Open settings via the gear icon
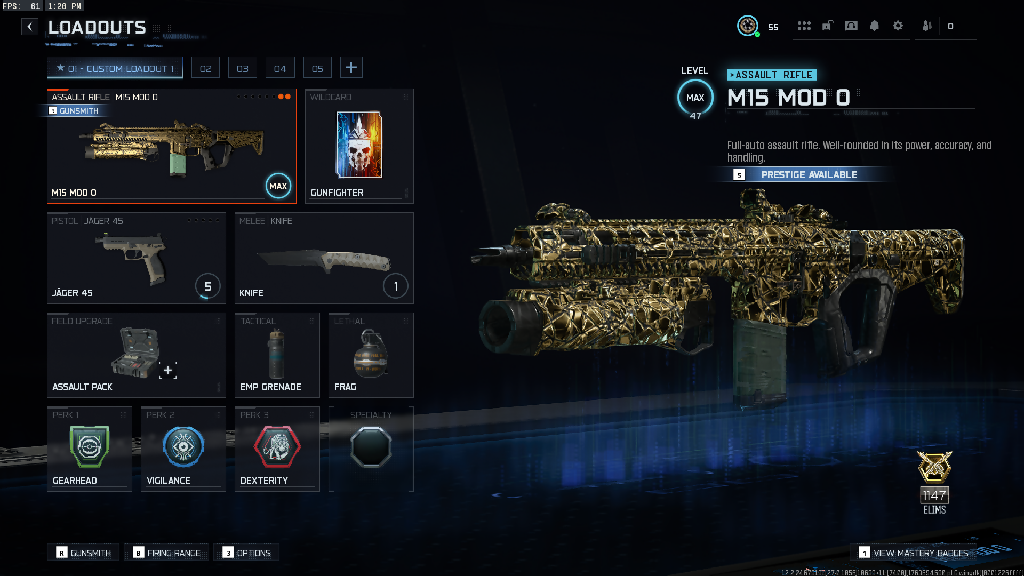This screenshot has height=576, width=1024. point(897,26)
